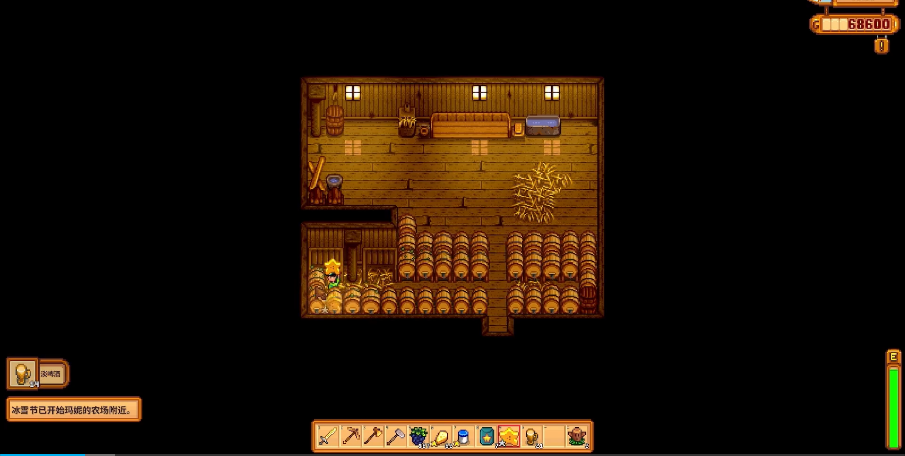Dismiss the Festival of Ice message box
Viewport: 905px width, 456px height.
(x=74, y=409)
